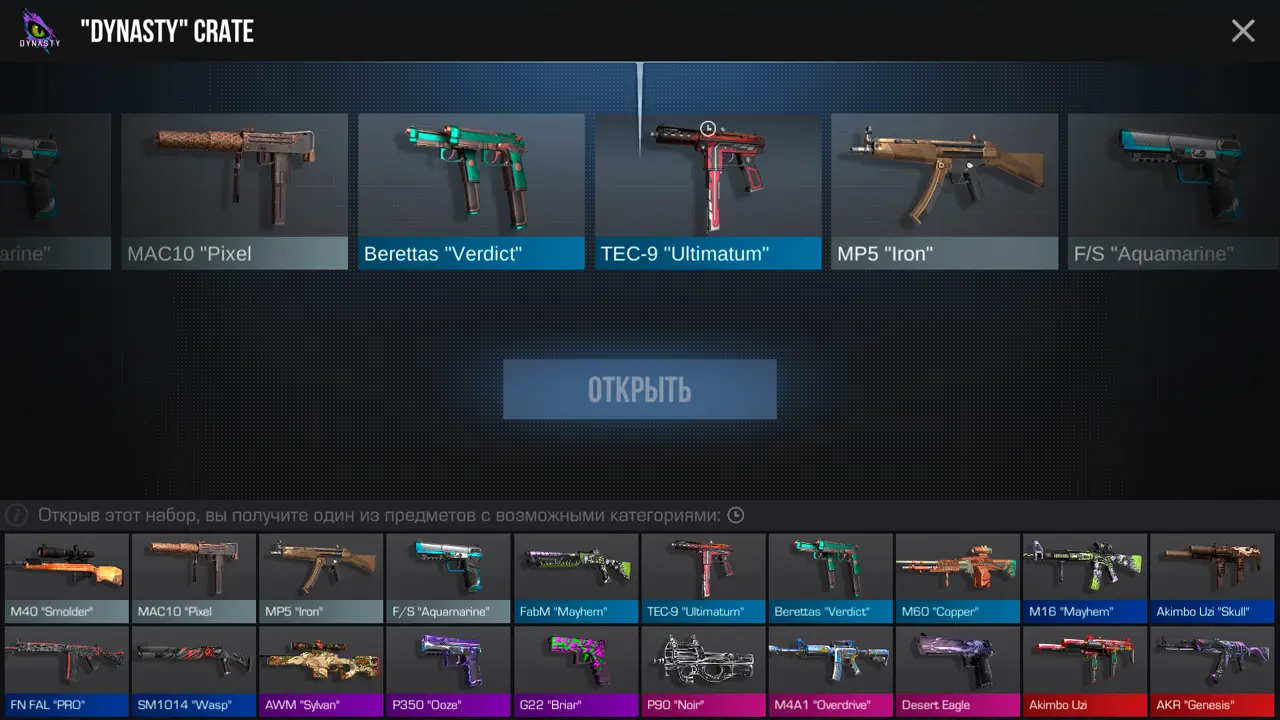
Task: Click the ОТКРЫТЬ button to open crate
Action: [640, 389]
